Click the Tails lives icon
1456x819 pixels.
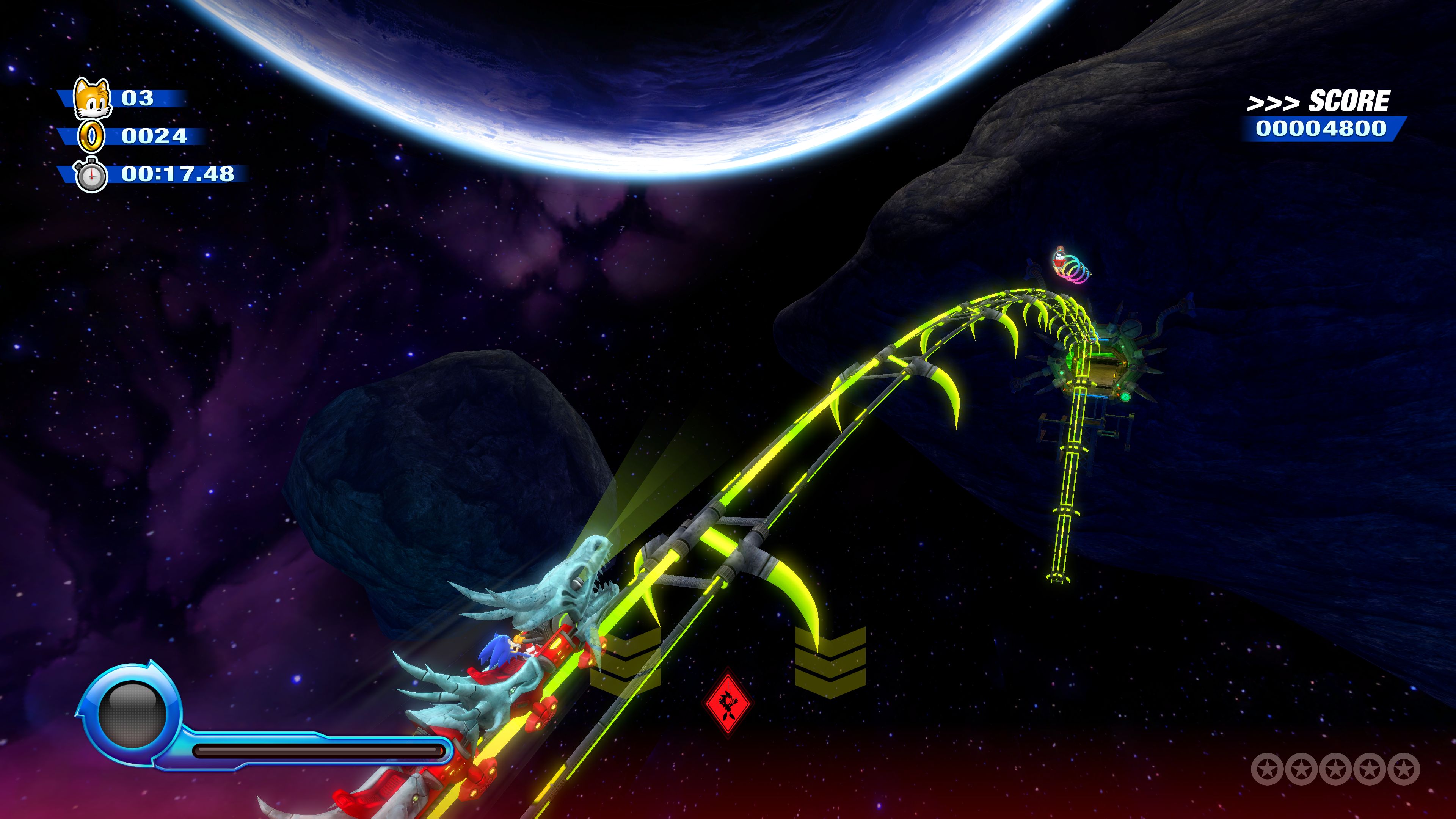click(92, 98)
